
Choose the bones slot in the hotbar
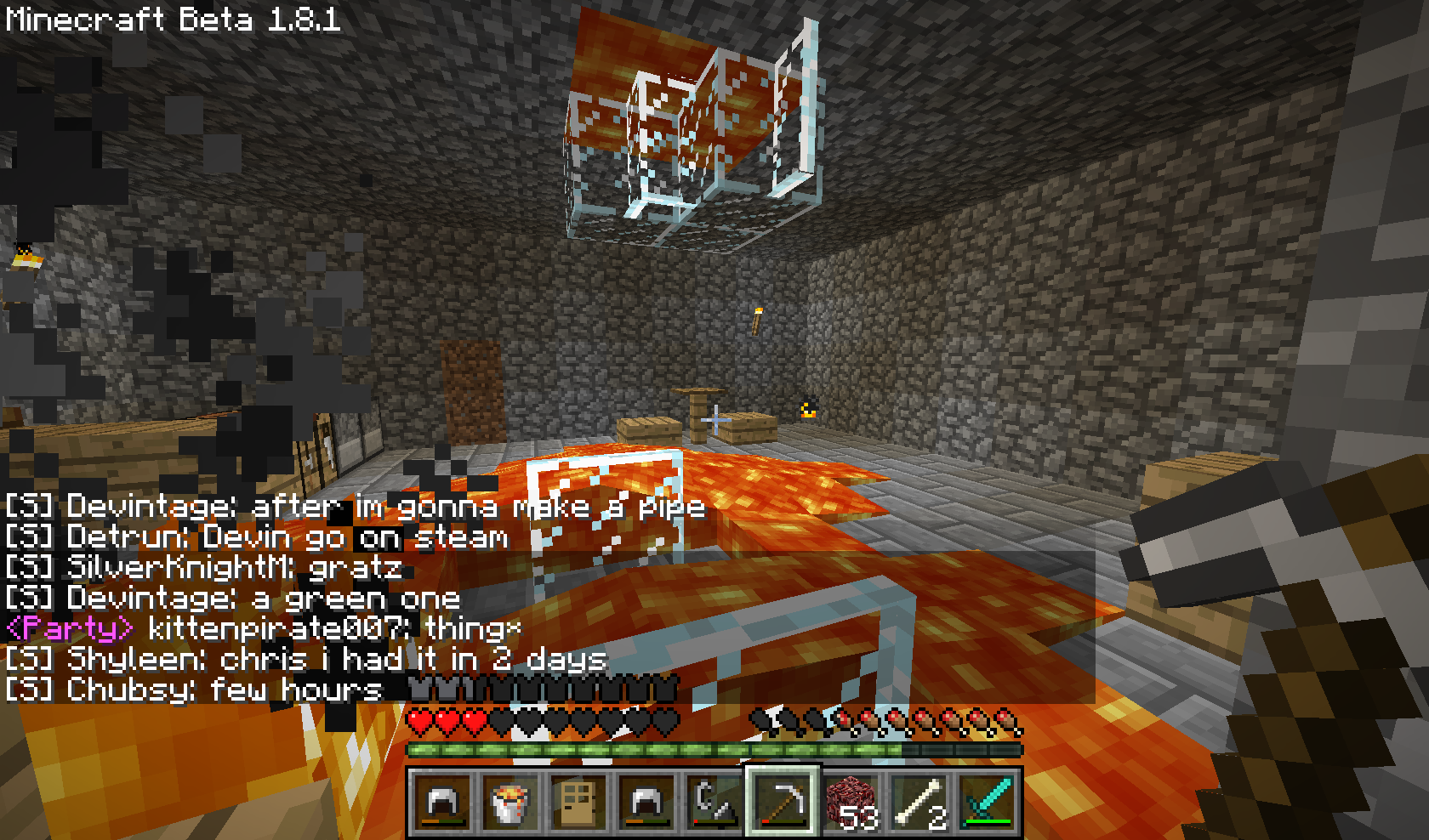click(x=919, y=803)
